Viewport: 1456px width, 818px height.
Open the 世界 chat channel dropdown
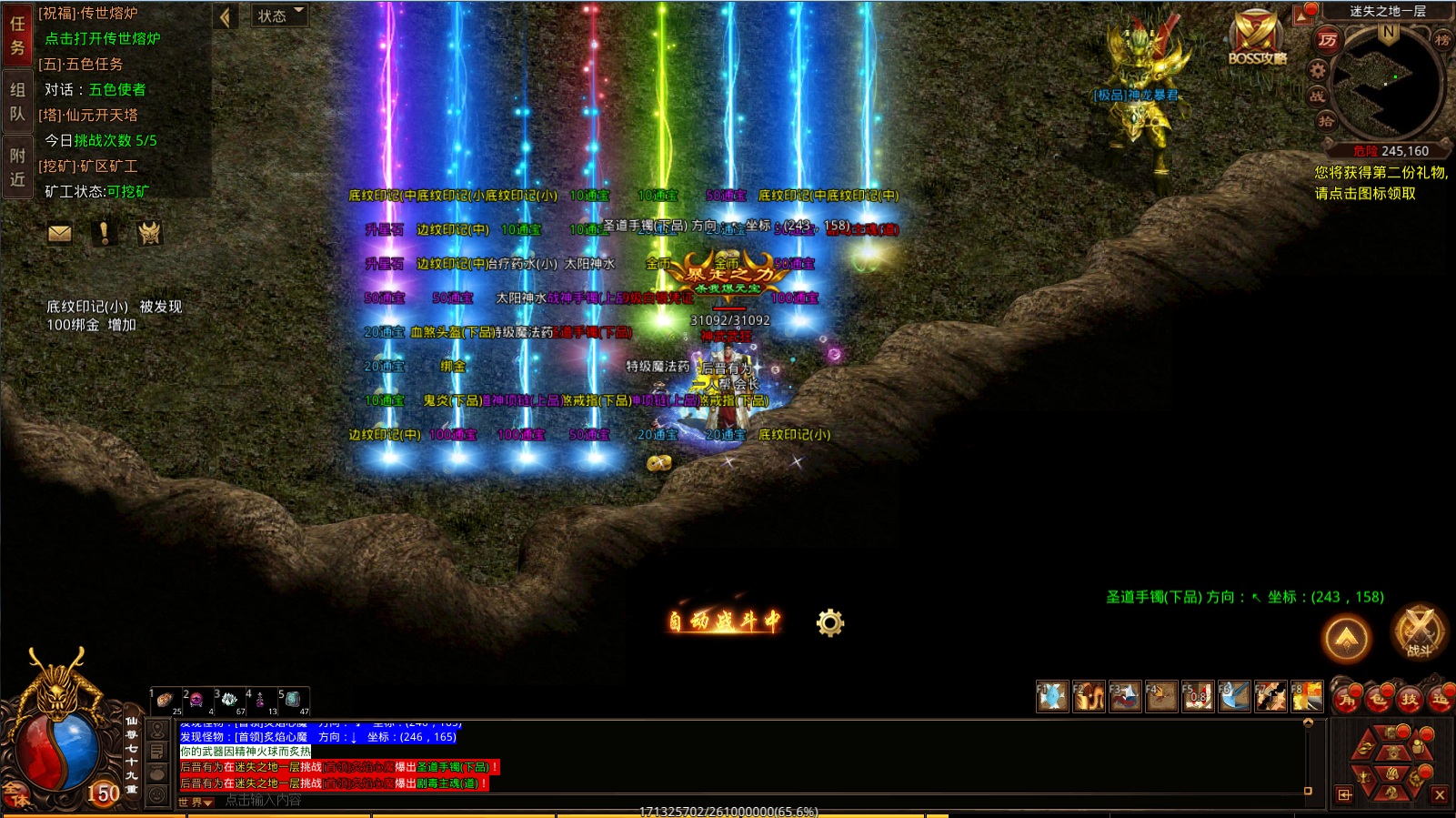[196, 802]
